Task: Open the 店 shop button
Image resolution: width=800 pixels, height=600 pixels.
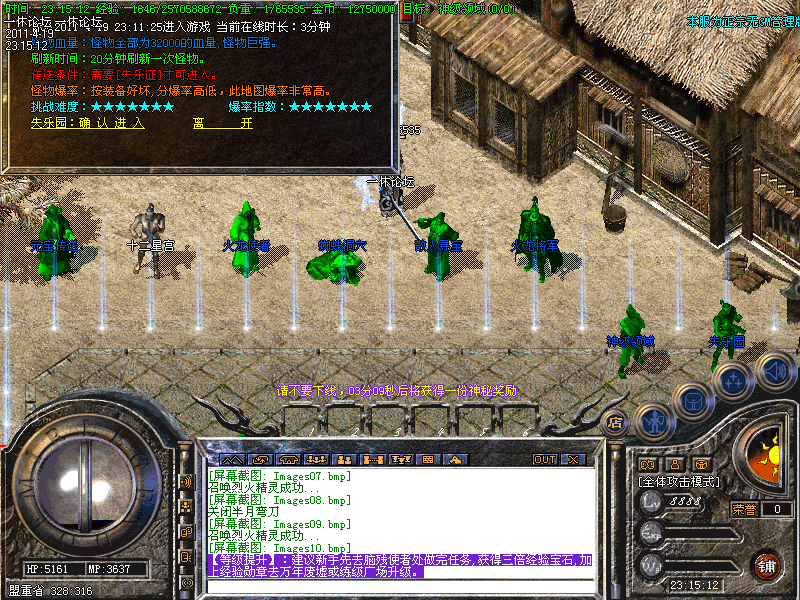Action: point(616,422)
